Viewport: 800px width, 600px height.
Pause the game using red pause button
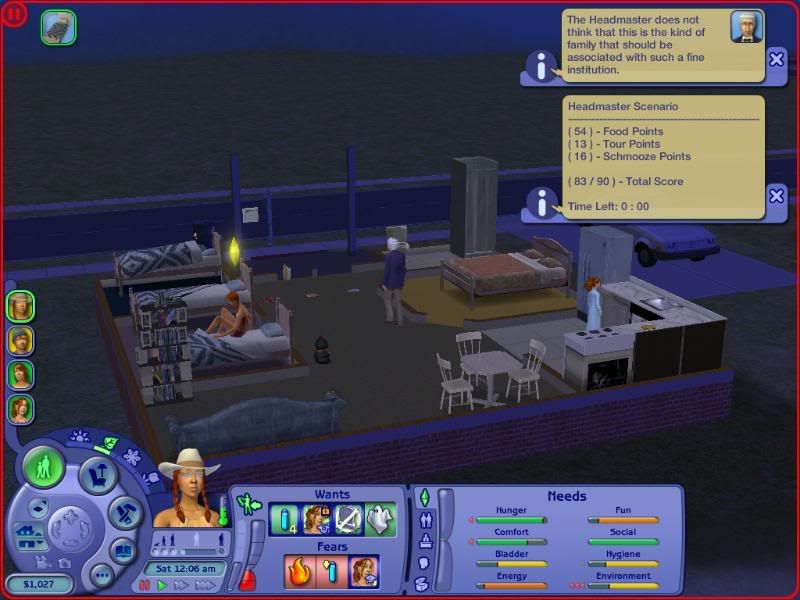(146, 585)
